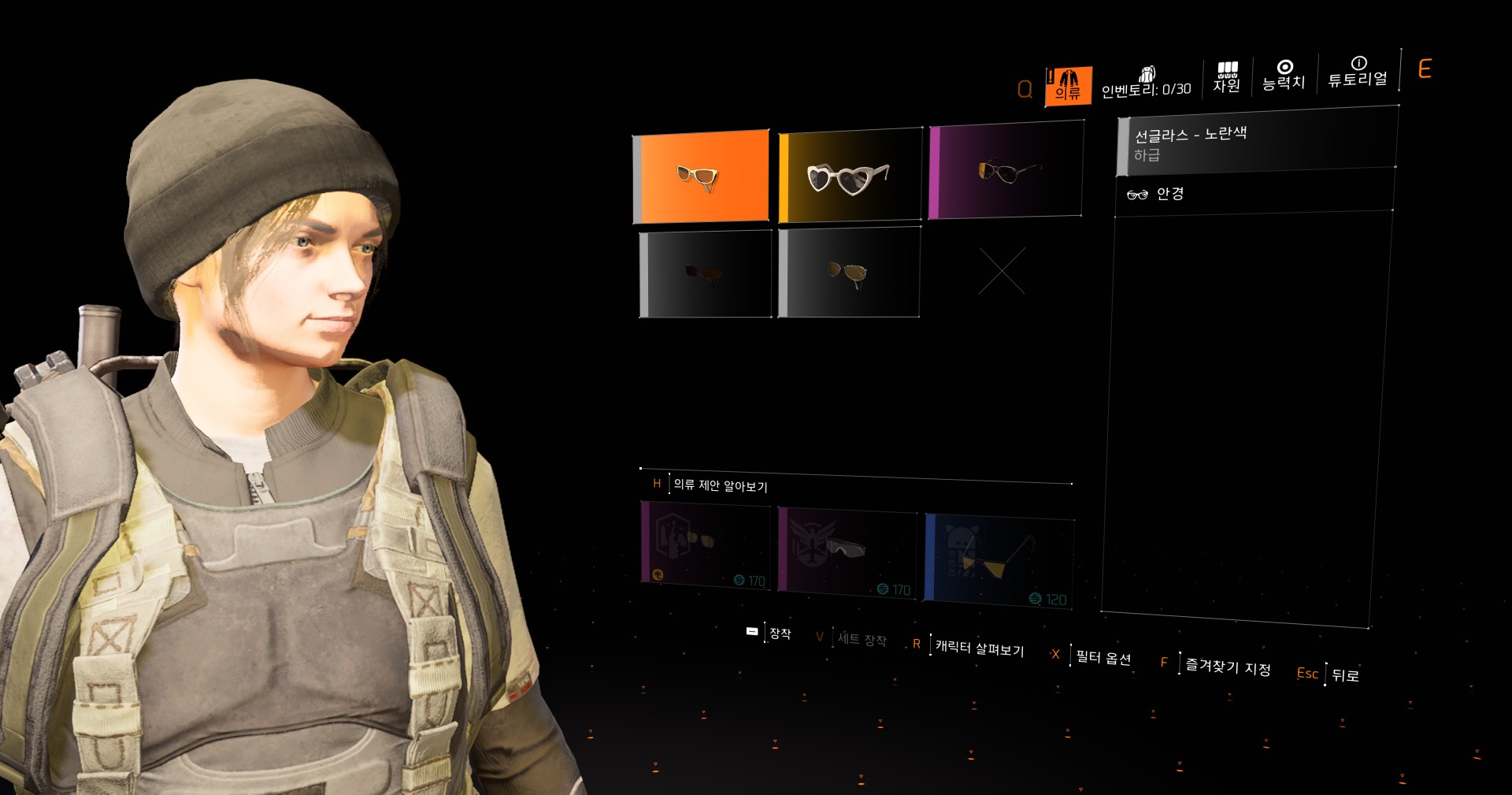Select the white heart-shaped sunglasses slot
Image resolution: width=1512 pixels, height=795 pixels.
pos(850,175)
